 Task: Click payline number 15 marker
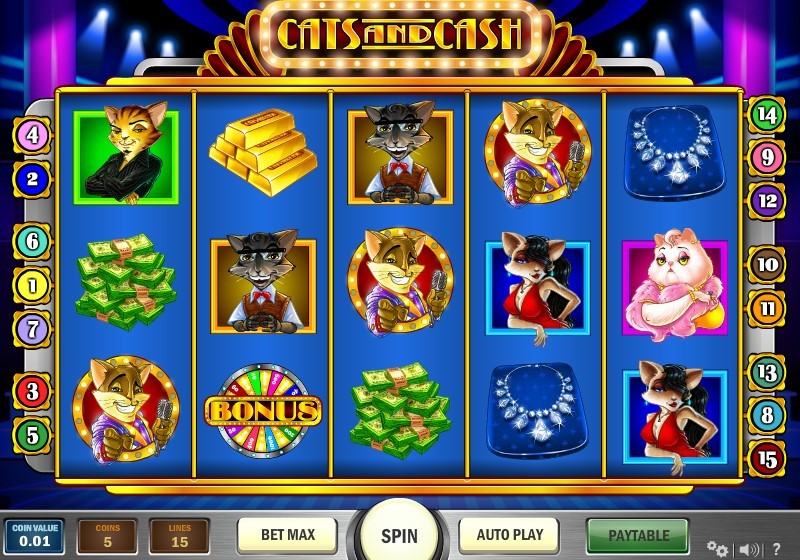click(767, 458)
